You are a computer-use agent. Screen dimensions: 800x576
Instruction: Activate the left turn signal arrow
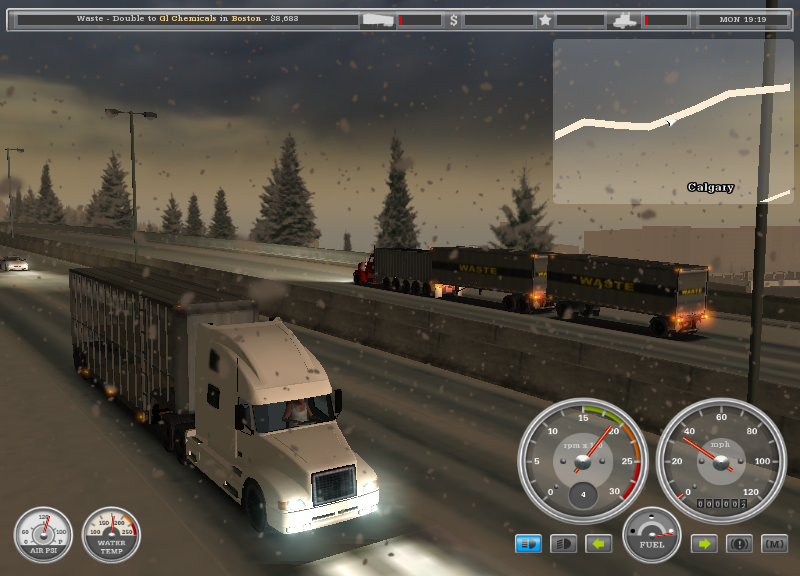598,544
